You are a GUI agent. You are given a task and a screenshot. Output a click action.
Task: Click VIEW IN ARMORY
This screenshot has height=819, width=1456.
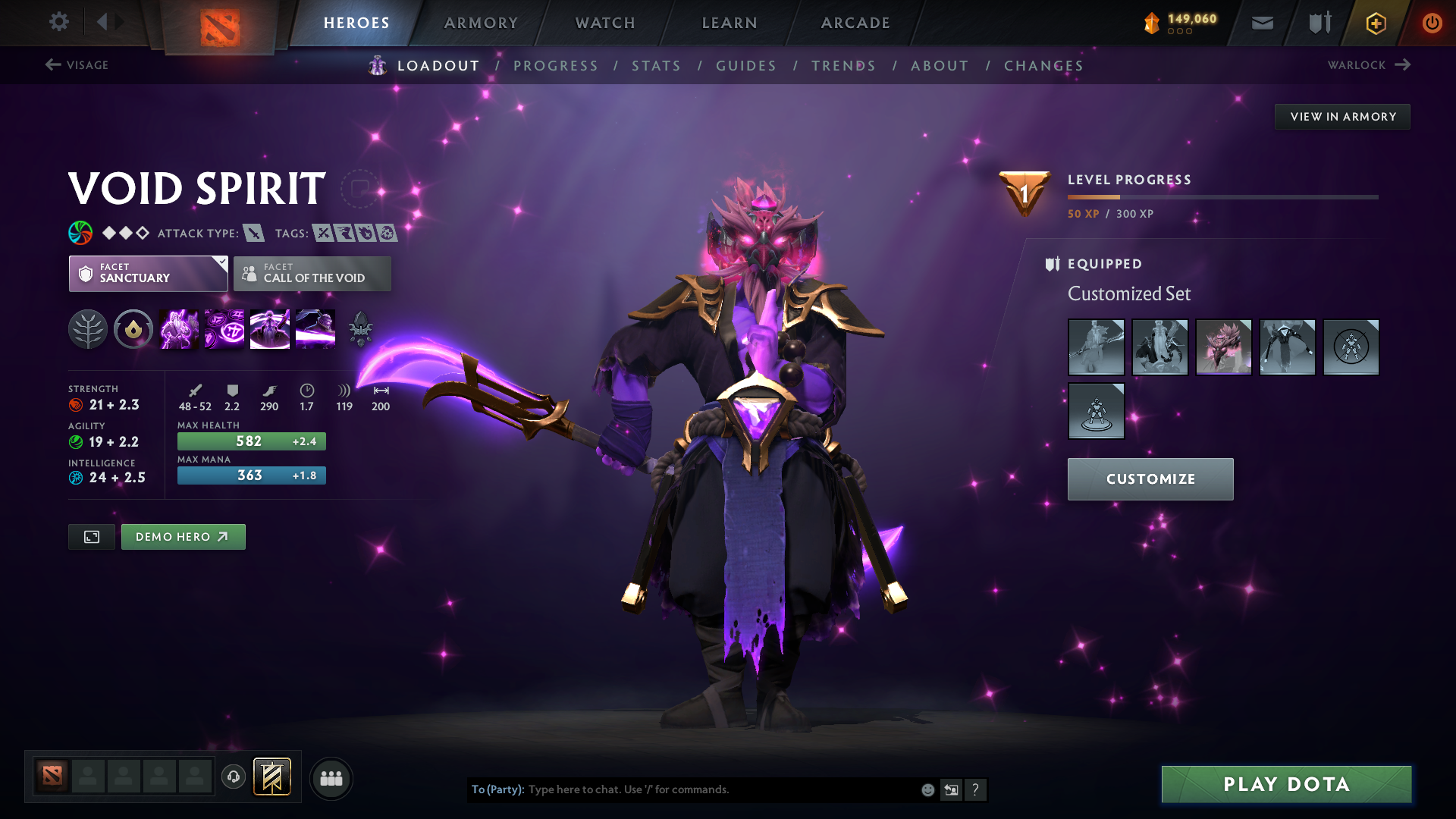(x=1342, y=116)
